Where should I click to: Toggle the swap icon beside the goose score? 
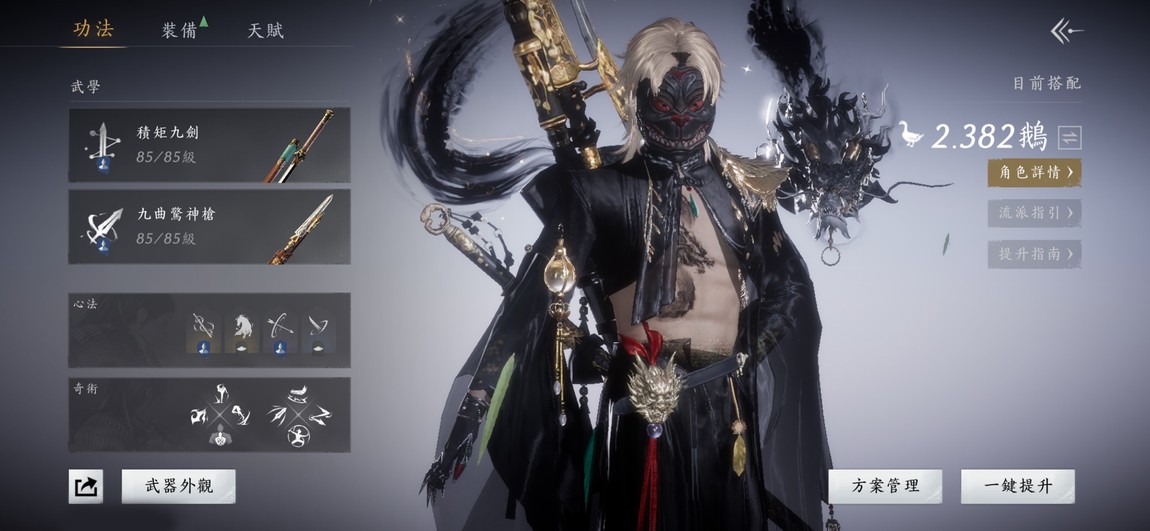tap(1070, 137)
